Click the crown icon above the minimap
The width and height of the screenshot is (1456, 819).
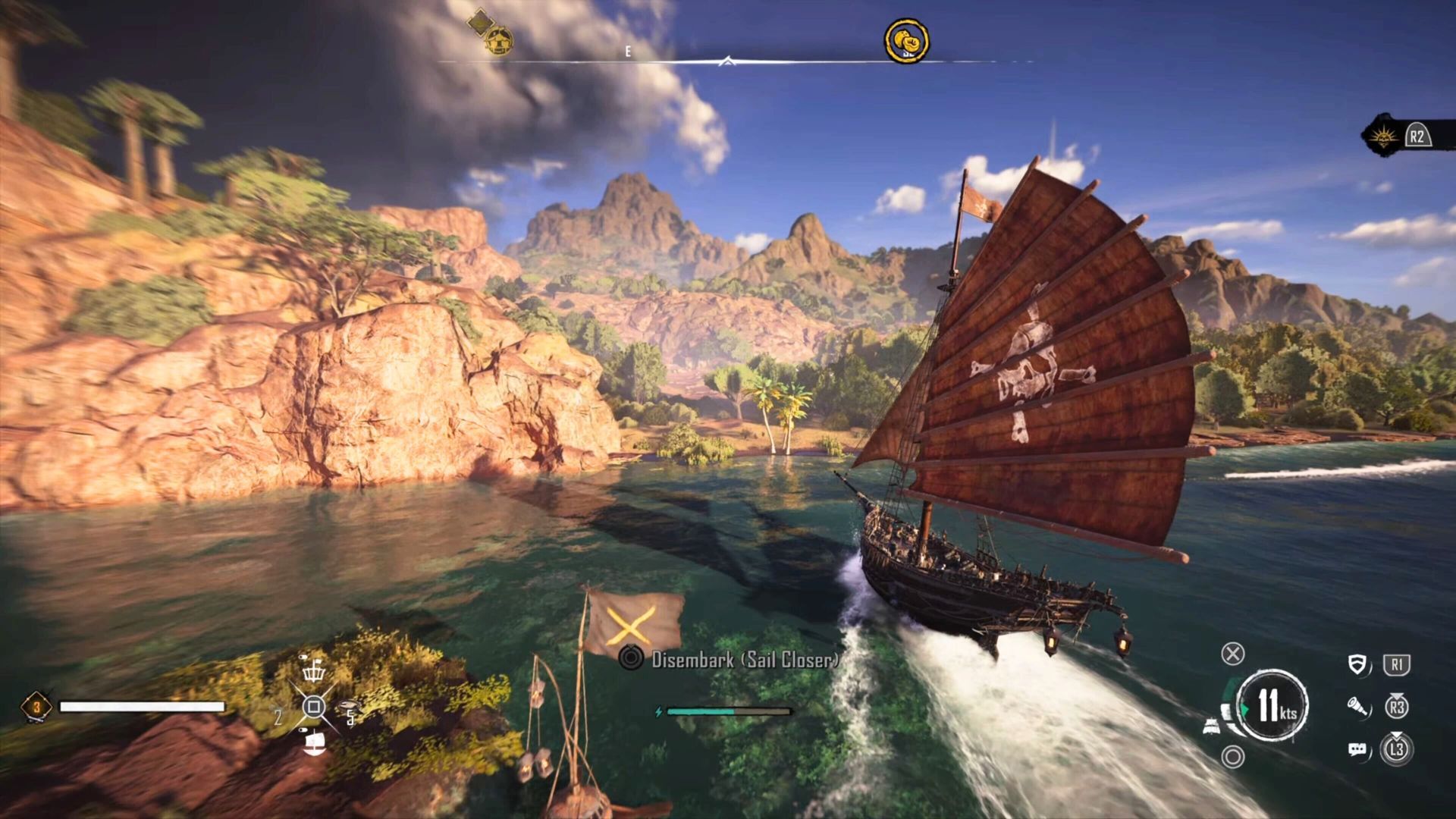pos(312,673)
